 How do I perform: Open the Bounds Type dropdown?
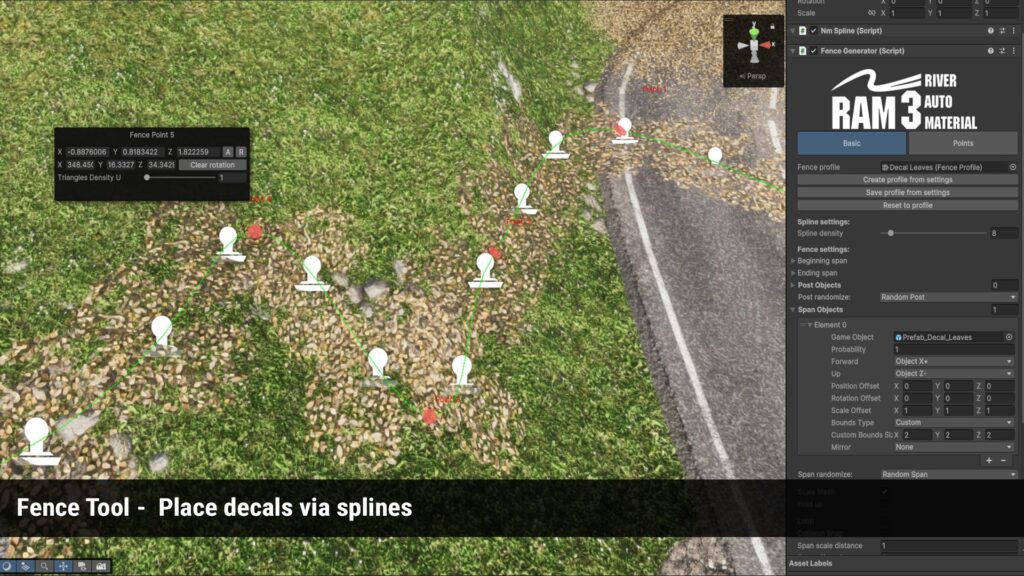pyautogui.click(x=954, y=423)
